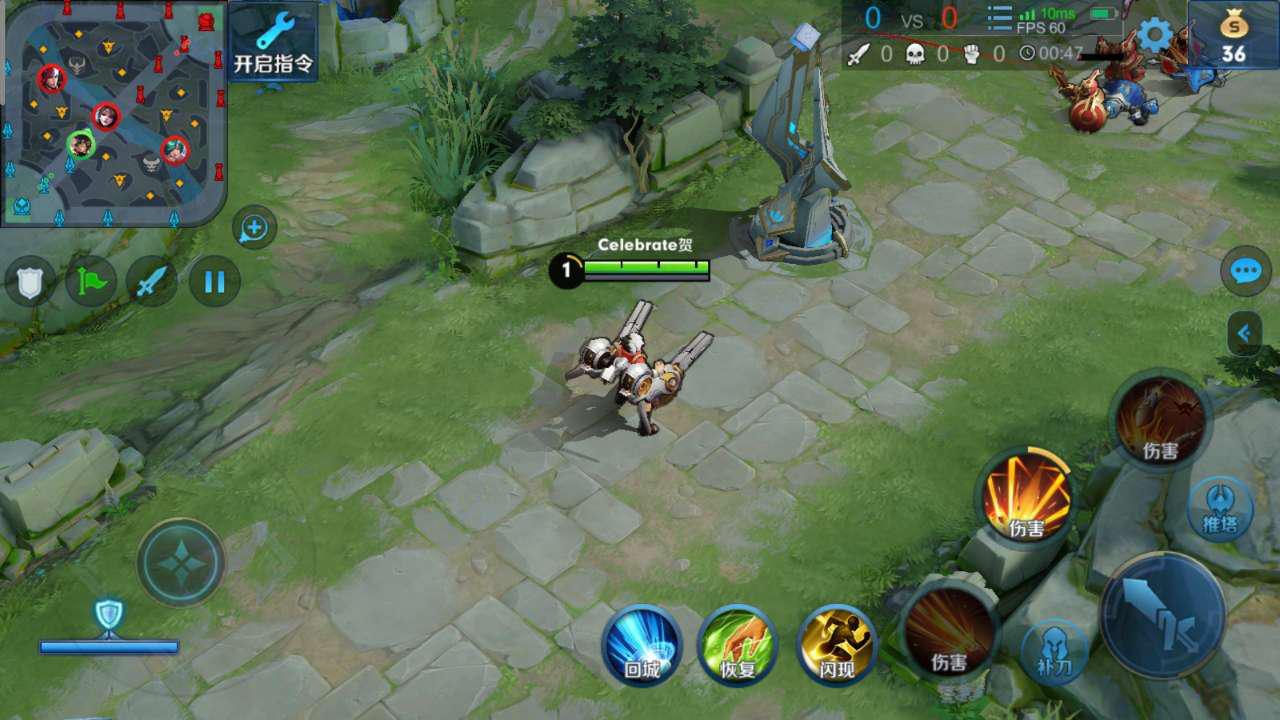Cast the 闪现 flash spell
The image size is (1280, 720).
pos(837,645)
